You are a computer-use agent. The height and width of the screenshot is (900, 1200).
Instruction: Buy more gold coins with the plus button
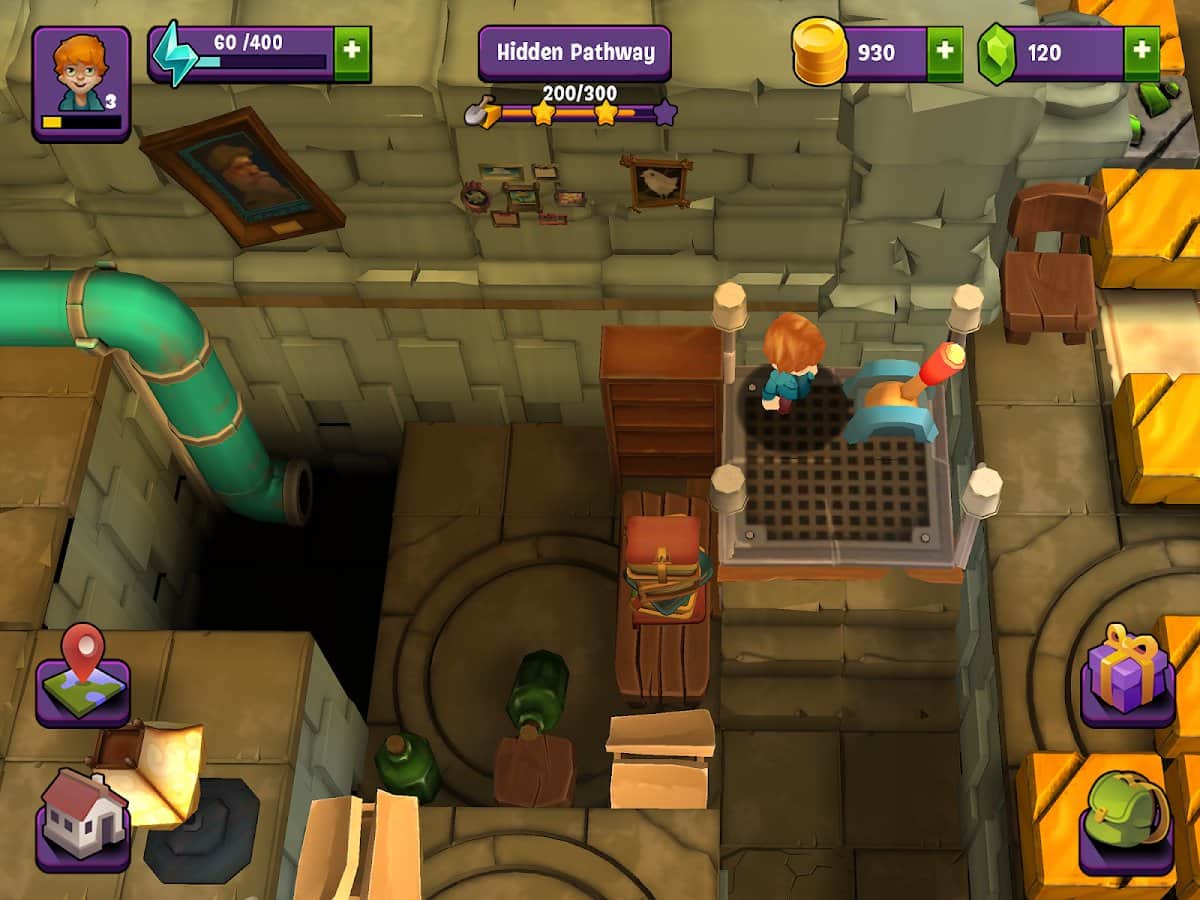[945, 53]
